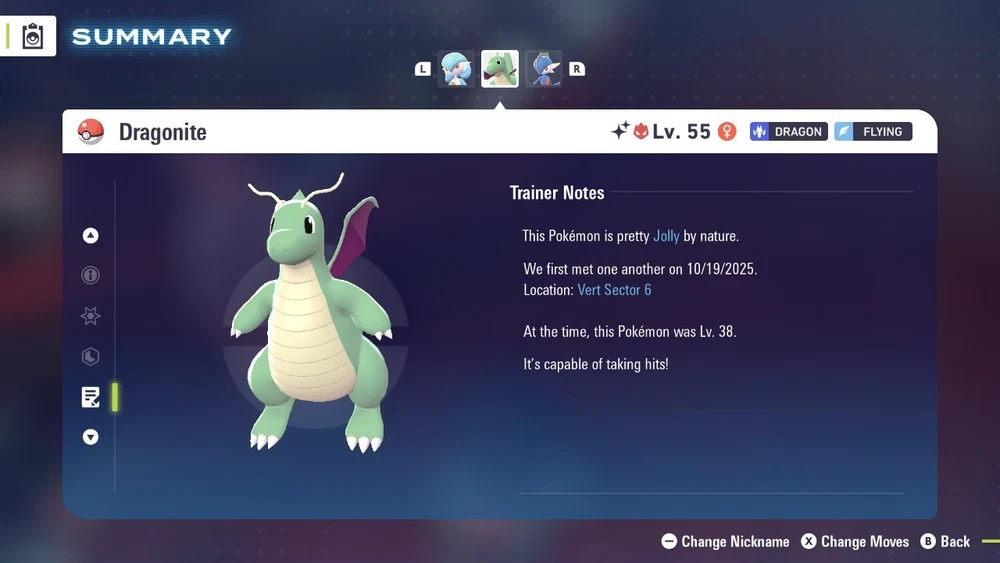1000x563 pixels.
Task: Choose Change Nickname option
Action: click(726, 541)
